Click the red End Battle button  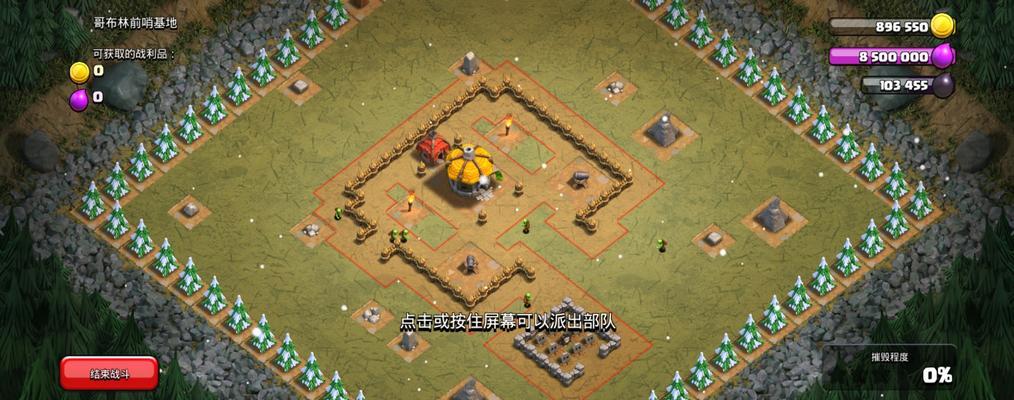[x=109, y=373]
